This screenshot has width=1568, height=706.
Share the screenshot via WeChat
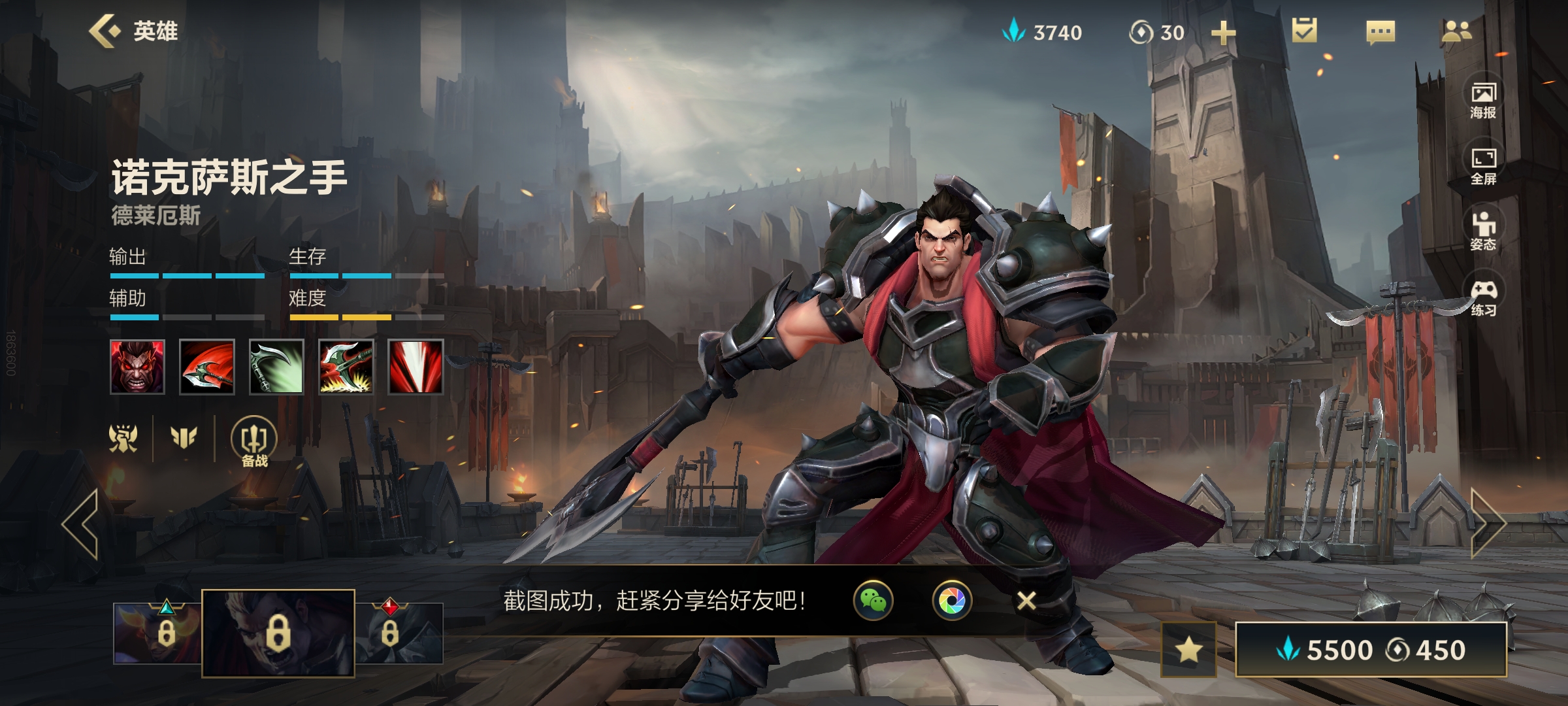pos(874,600)
